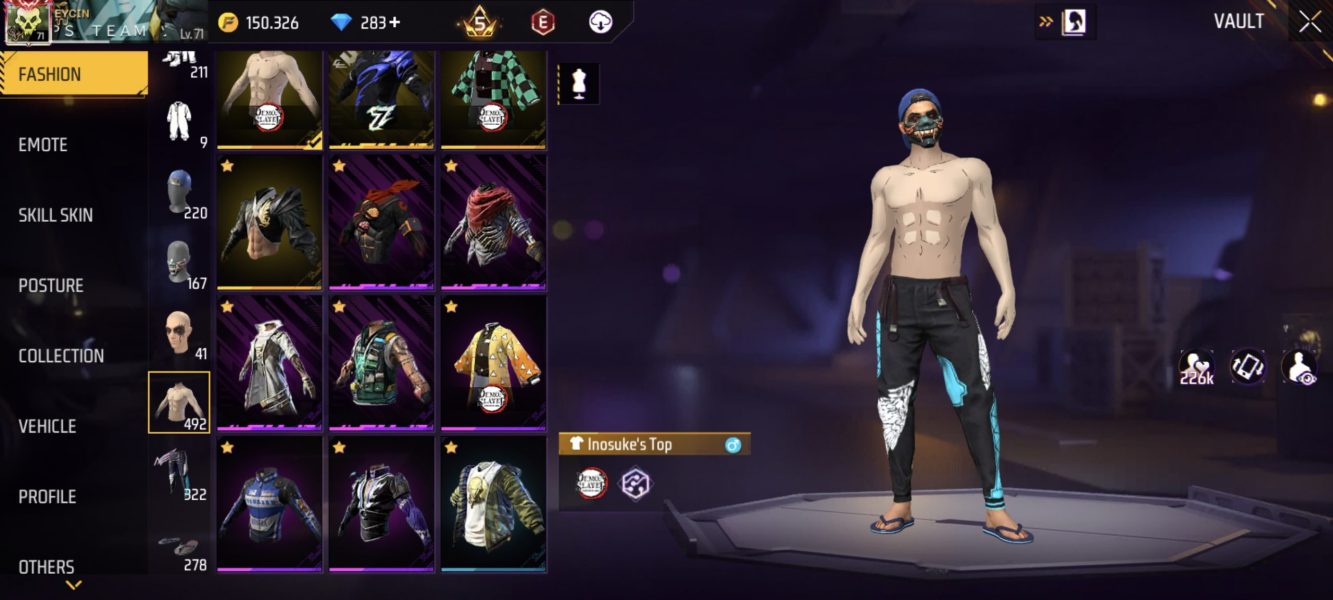Open the mannequin outfit preview button
Viewport: 1333px width, 600px height.
(578, 84)
